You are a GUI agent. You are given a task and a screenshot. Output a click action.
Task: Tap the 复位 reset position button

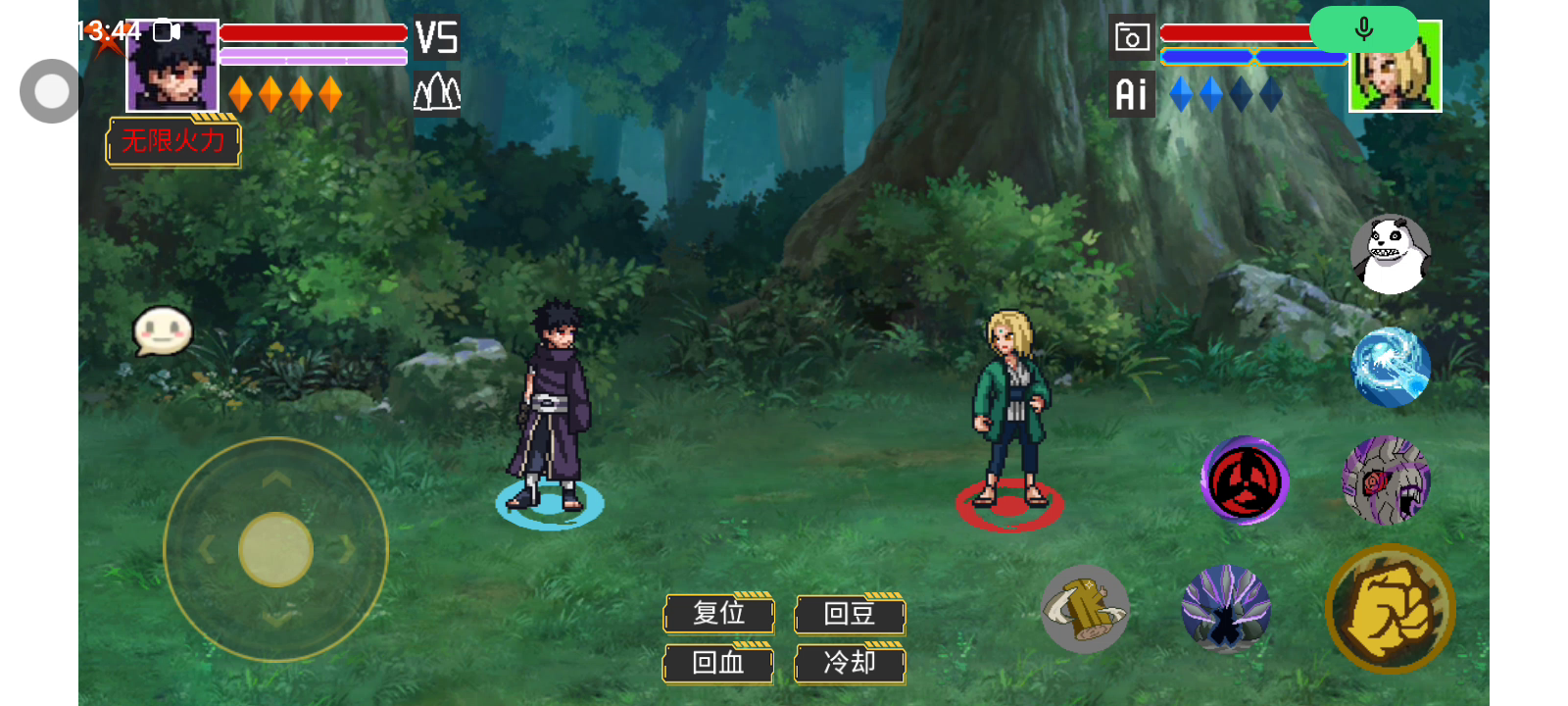718,614
